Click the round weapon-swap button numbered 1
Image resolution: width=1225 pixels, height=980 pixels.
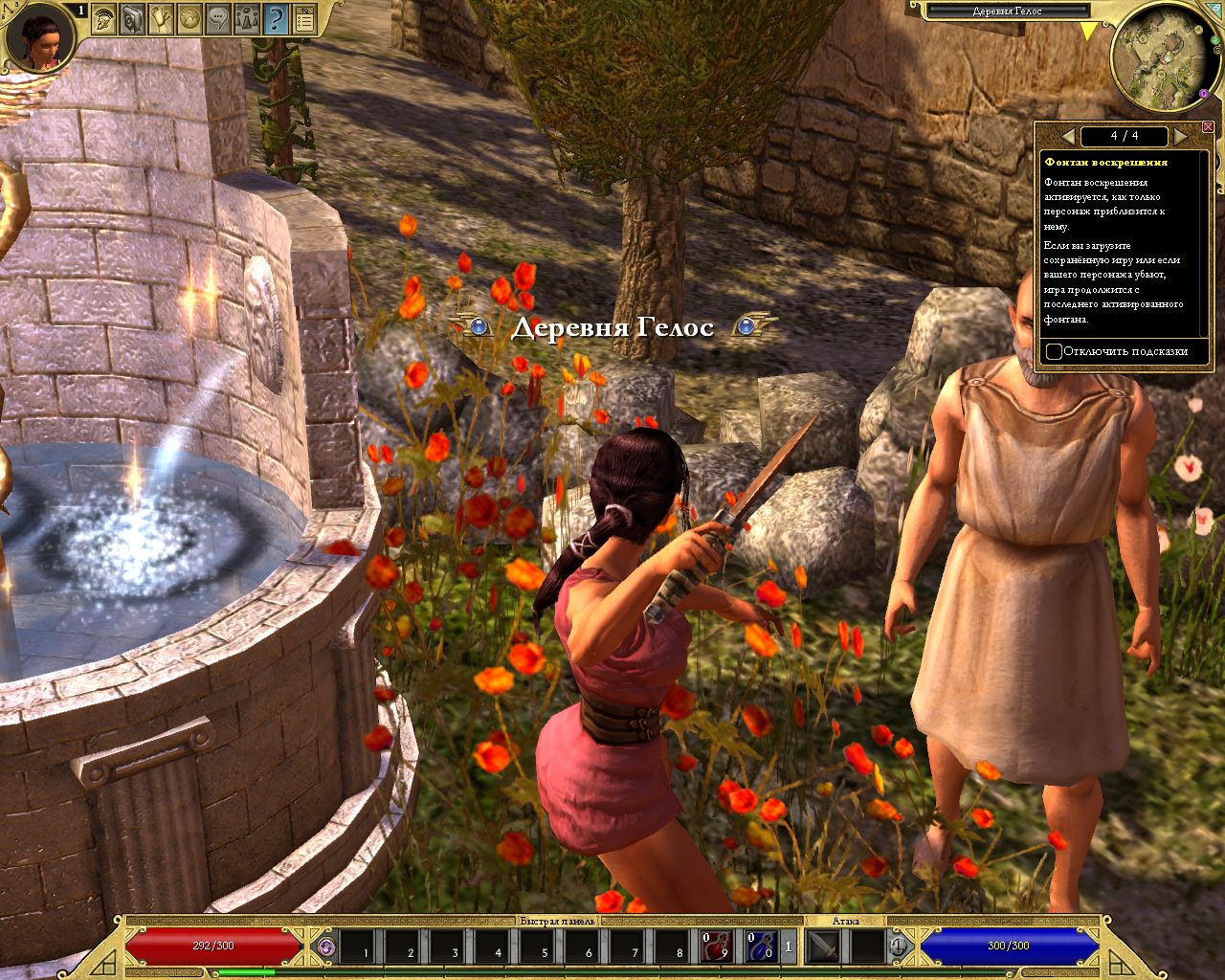click(x=898, y=947)
